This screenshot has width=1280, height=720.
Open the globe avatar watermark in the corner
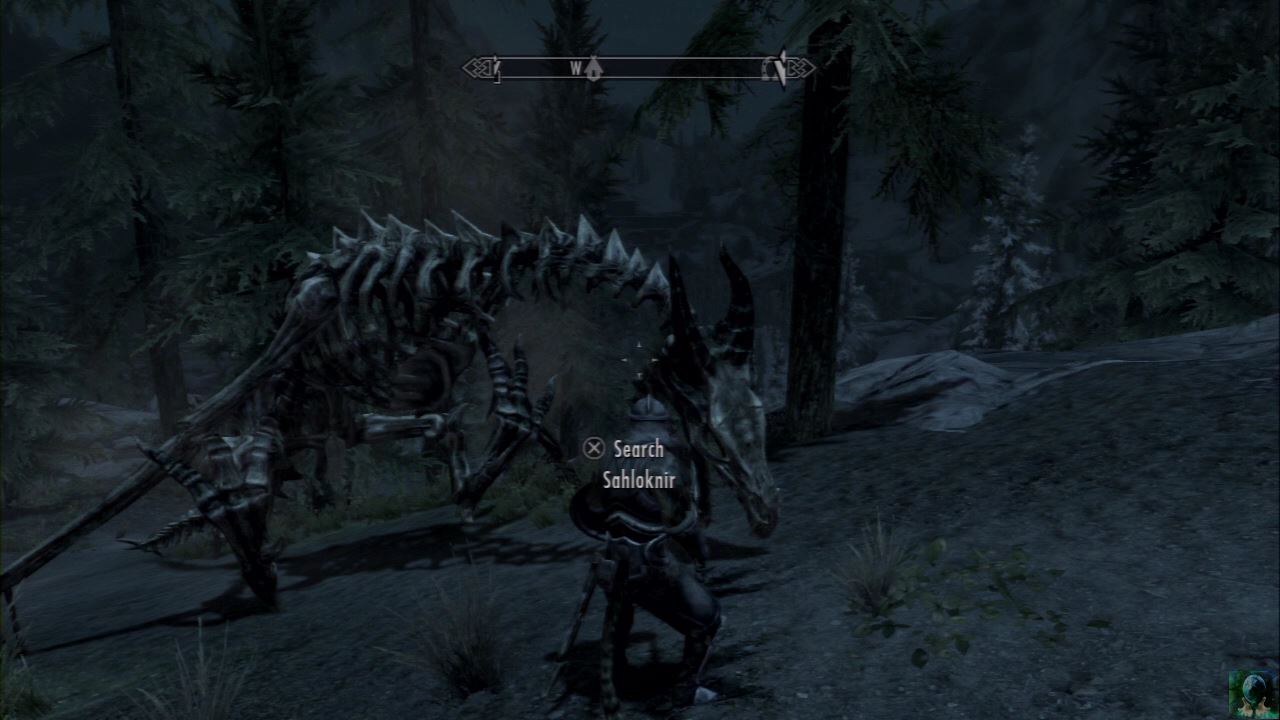[1252, 692]
